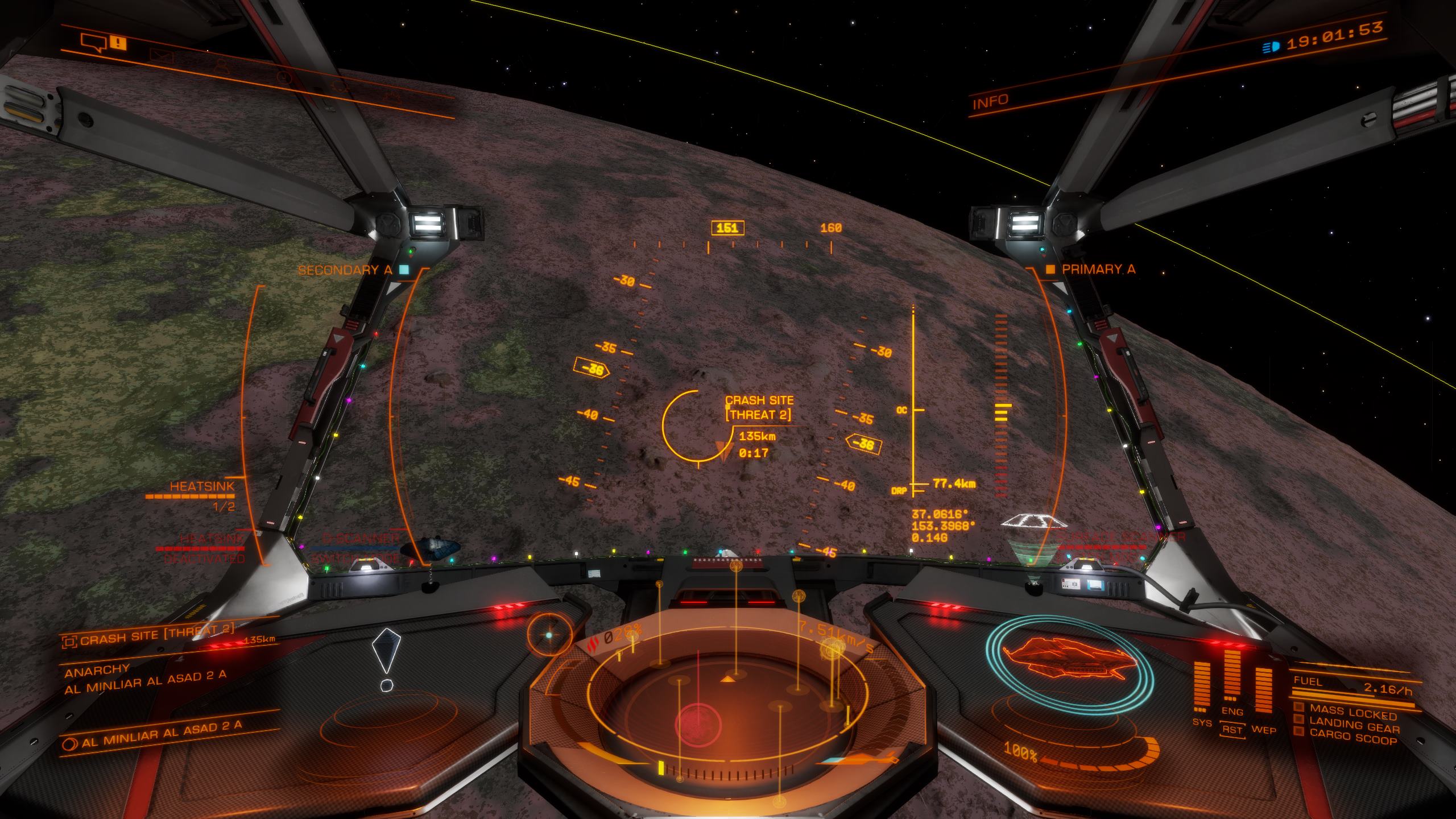The height and width of the screenshot is (819, 1456).
Task: Click the navigation compass circle
Action: pyautogui.click(x=549, y=634)
